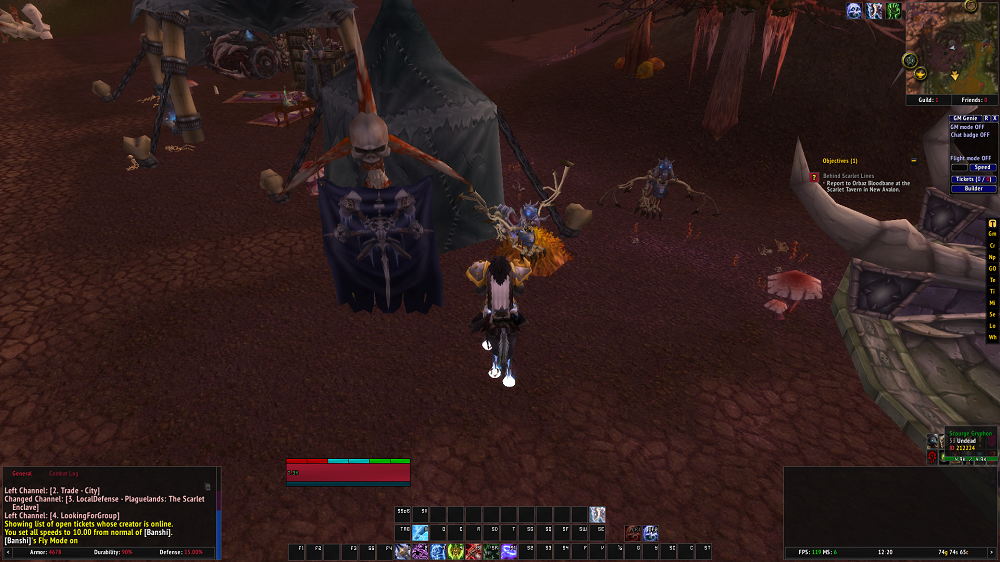
Task: Toggle Chat badge in GM Genie
Action: click(x=968, y=135)
